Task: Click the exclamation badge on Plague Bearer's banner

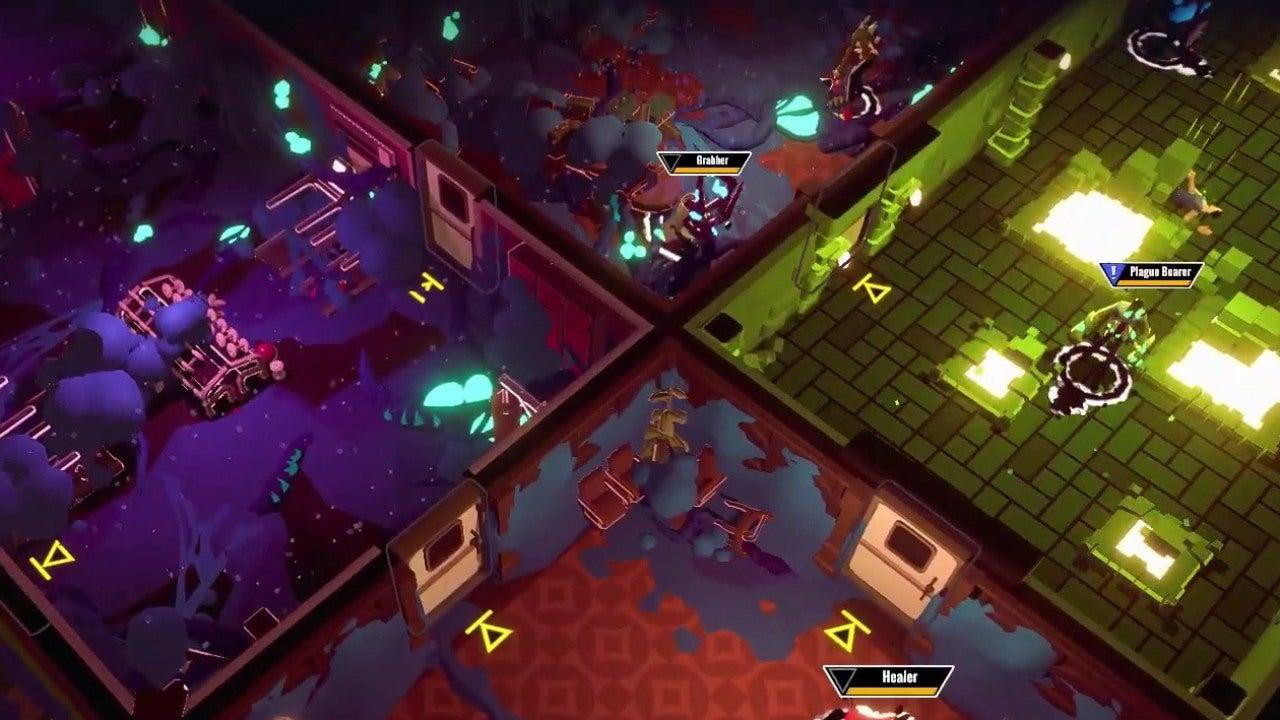Action: [1114, 270]
